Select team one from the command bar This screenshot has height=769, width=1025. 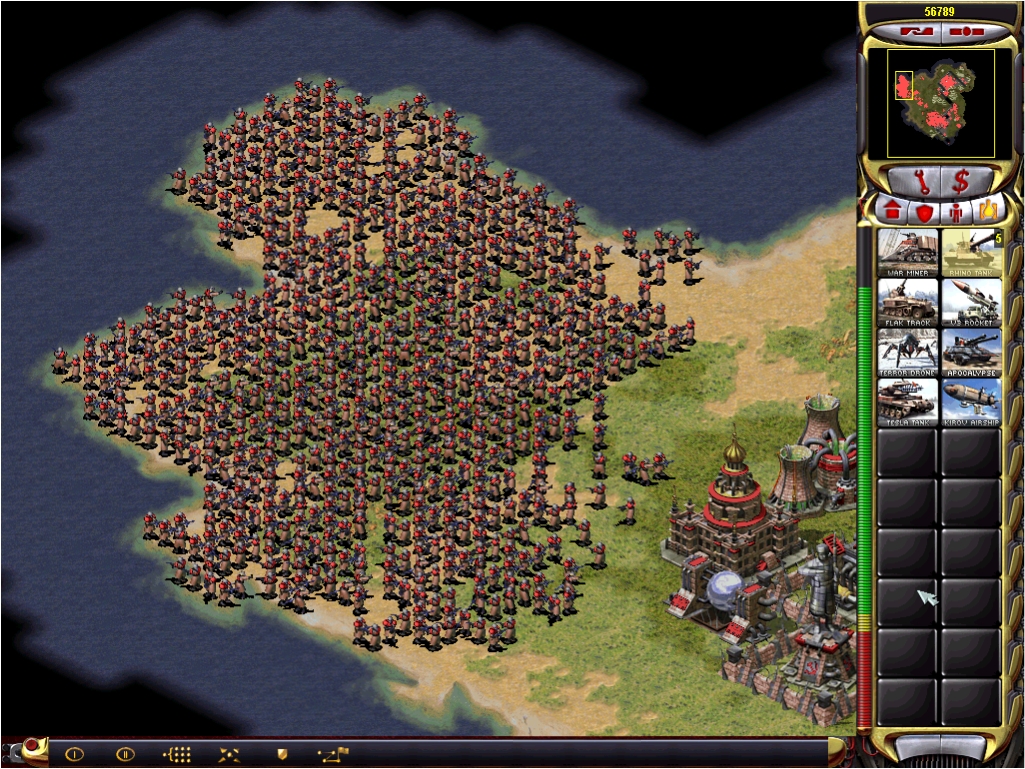tap(74, 754)
